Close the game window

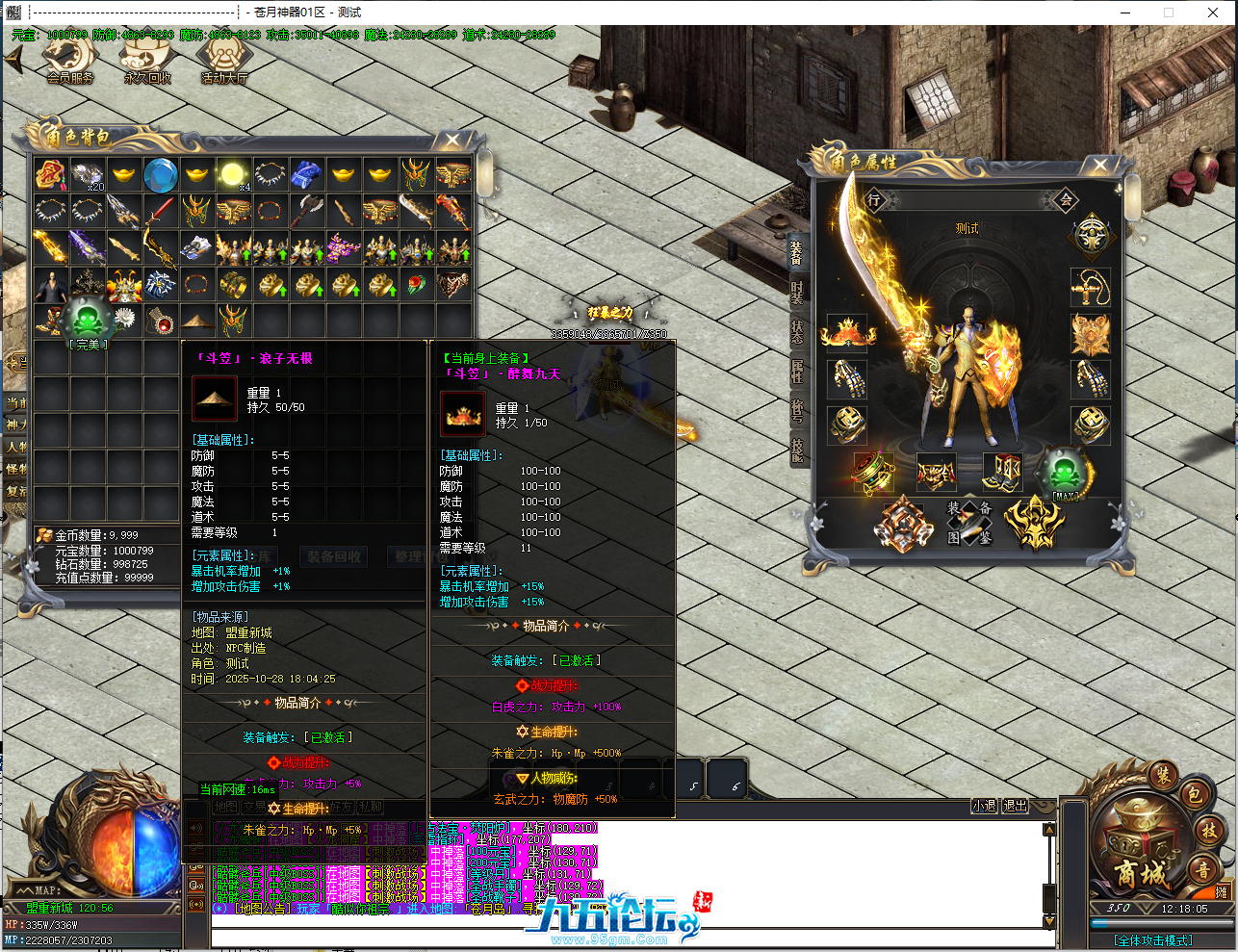(x=1213, y=13)
